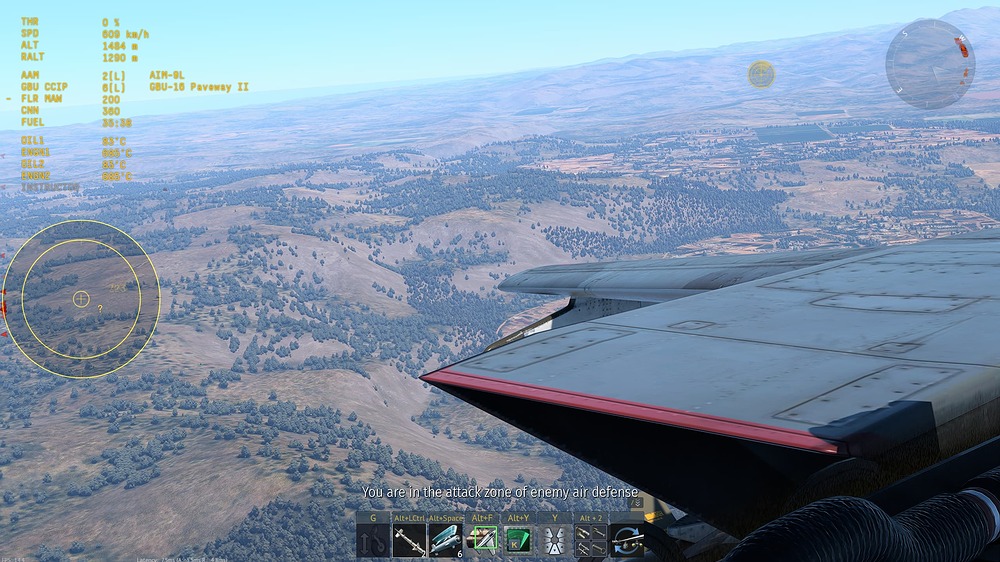Viewport: 1000px width, 562px height.
Task: Toggle the landing gear action slot
Action: click(374, 541)
